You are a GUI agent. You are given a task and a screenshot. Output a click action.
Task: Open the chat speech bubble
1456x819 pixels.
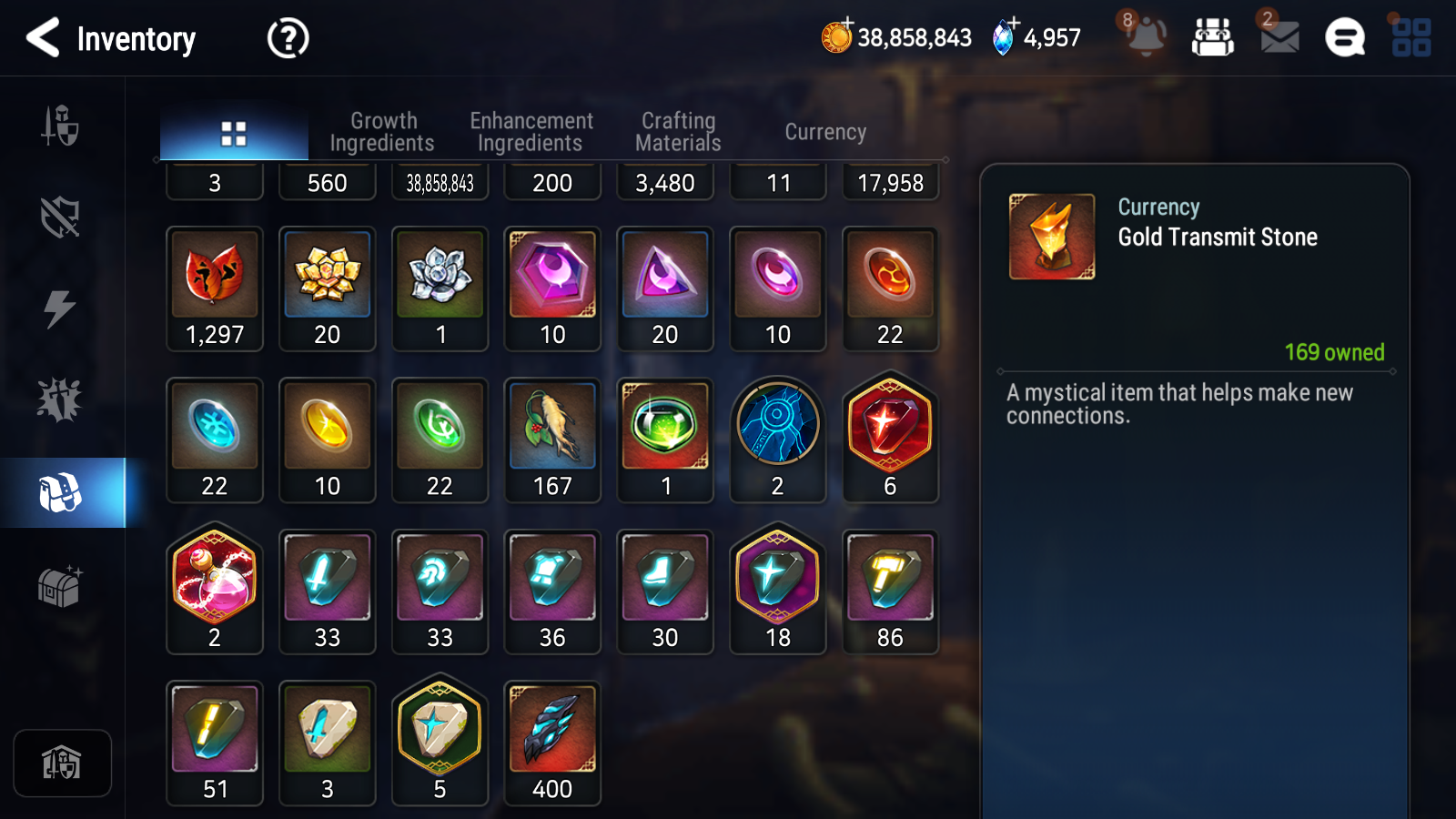tap(1345, 38)
